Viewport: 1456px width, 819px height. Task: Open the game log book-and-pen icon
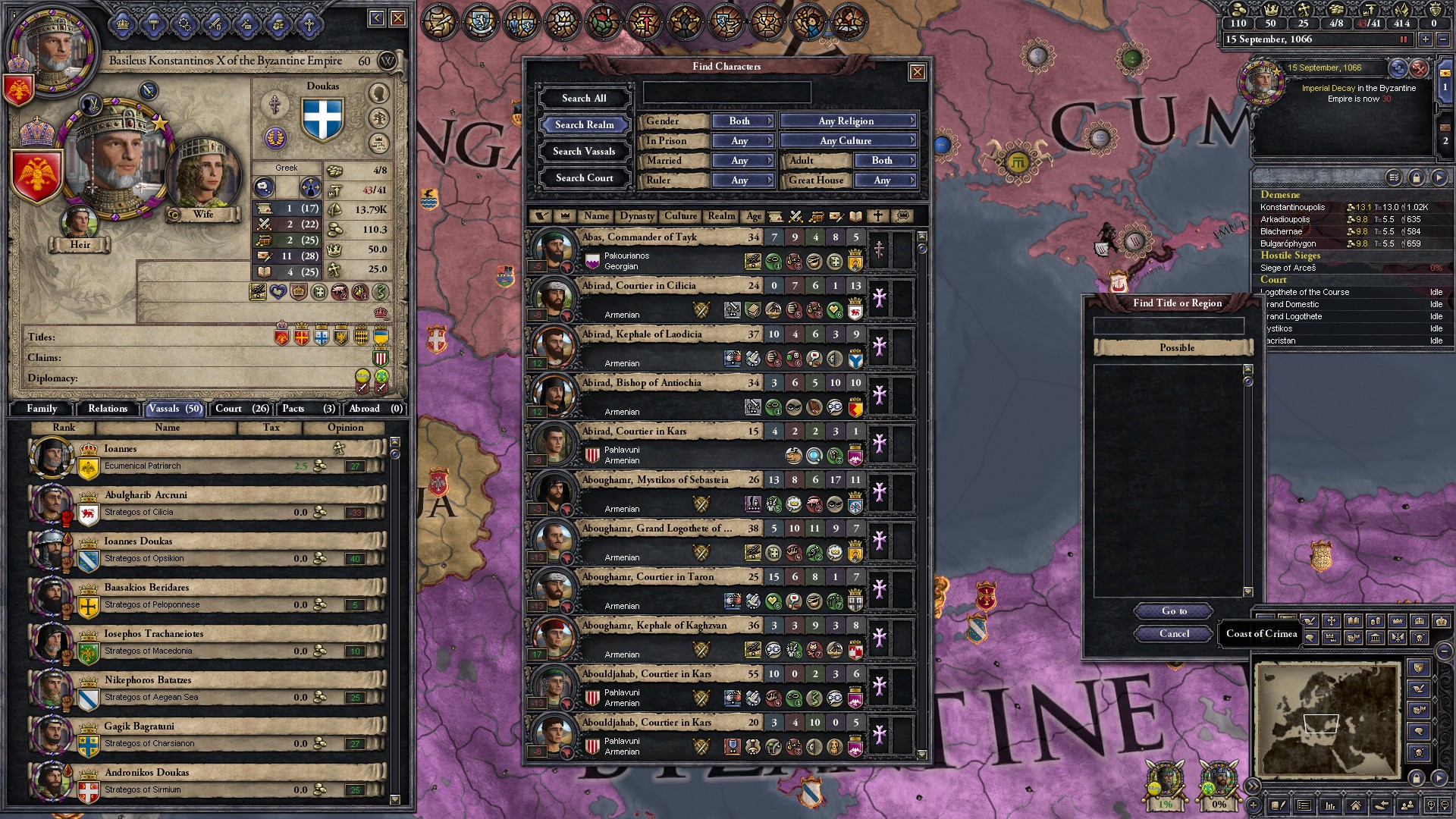click(x=1279, y=807)
